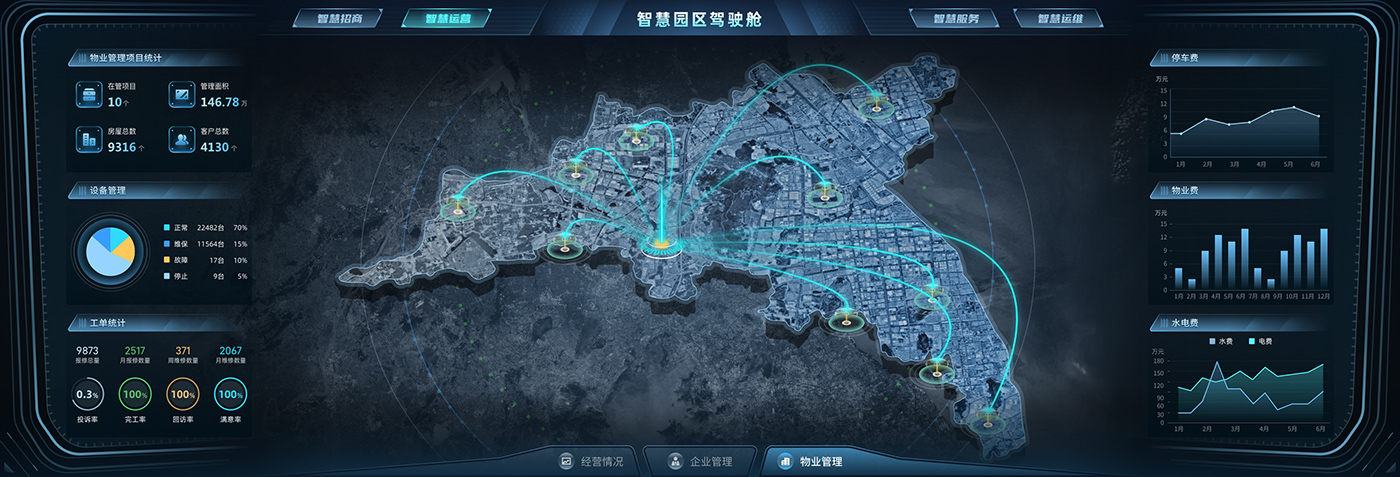Switch to the 智慧运维 tab

1059,19
